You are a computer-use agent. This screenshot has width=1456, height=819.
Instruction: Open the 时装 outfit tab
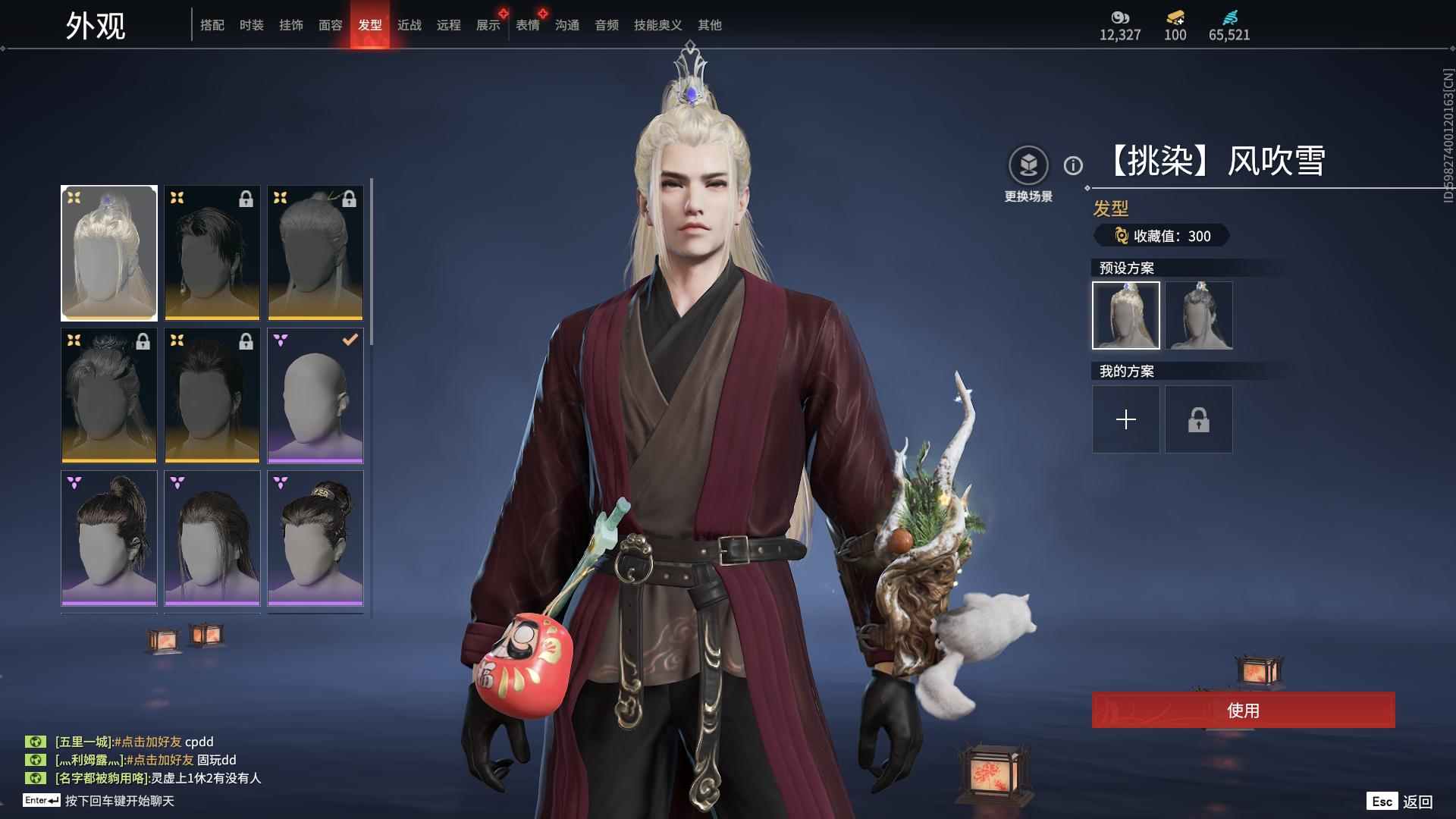[x=251, y=25]
